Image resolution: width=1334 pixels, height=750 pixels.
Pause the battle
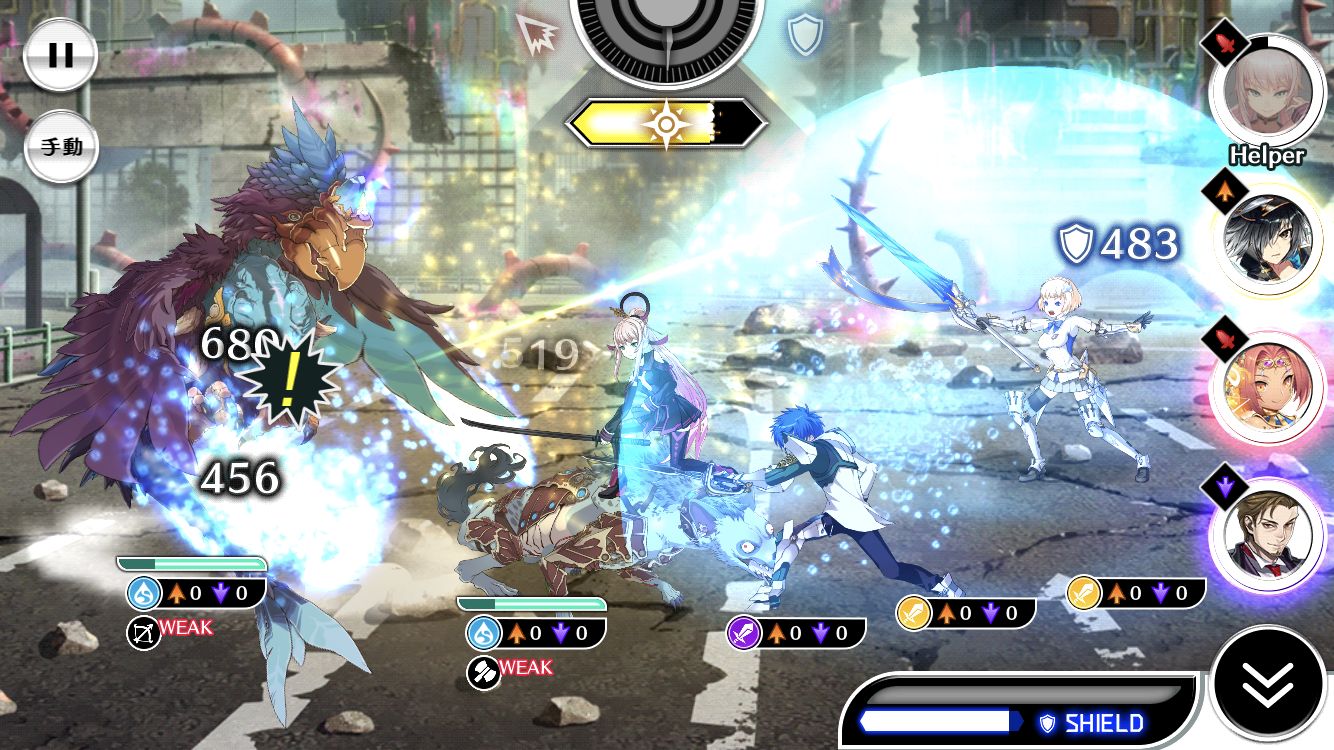click(x=61, y=55)
